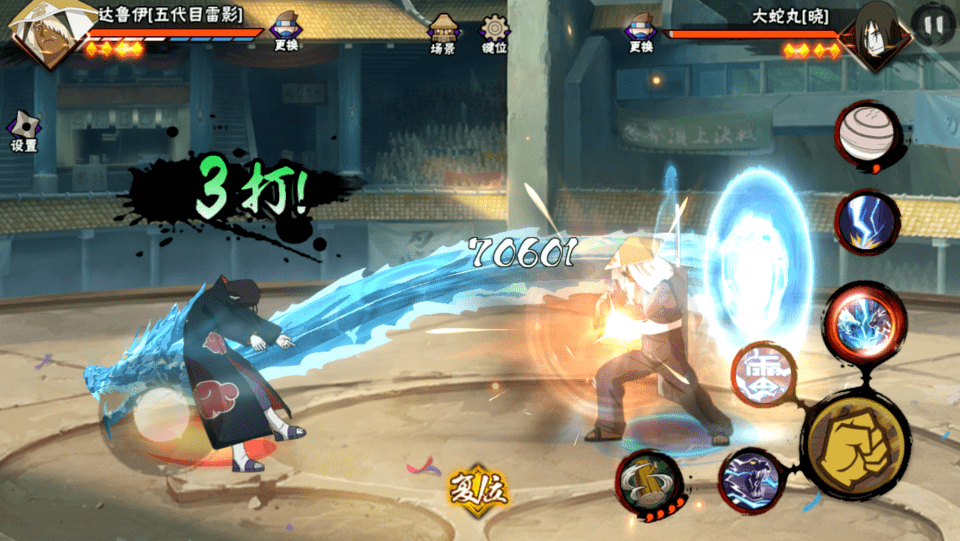Click the 场景 scene button
Viewport: 960px width, 541px height.
[x=443, y=33]
